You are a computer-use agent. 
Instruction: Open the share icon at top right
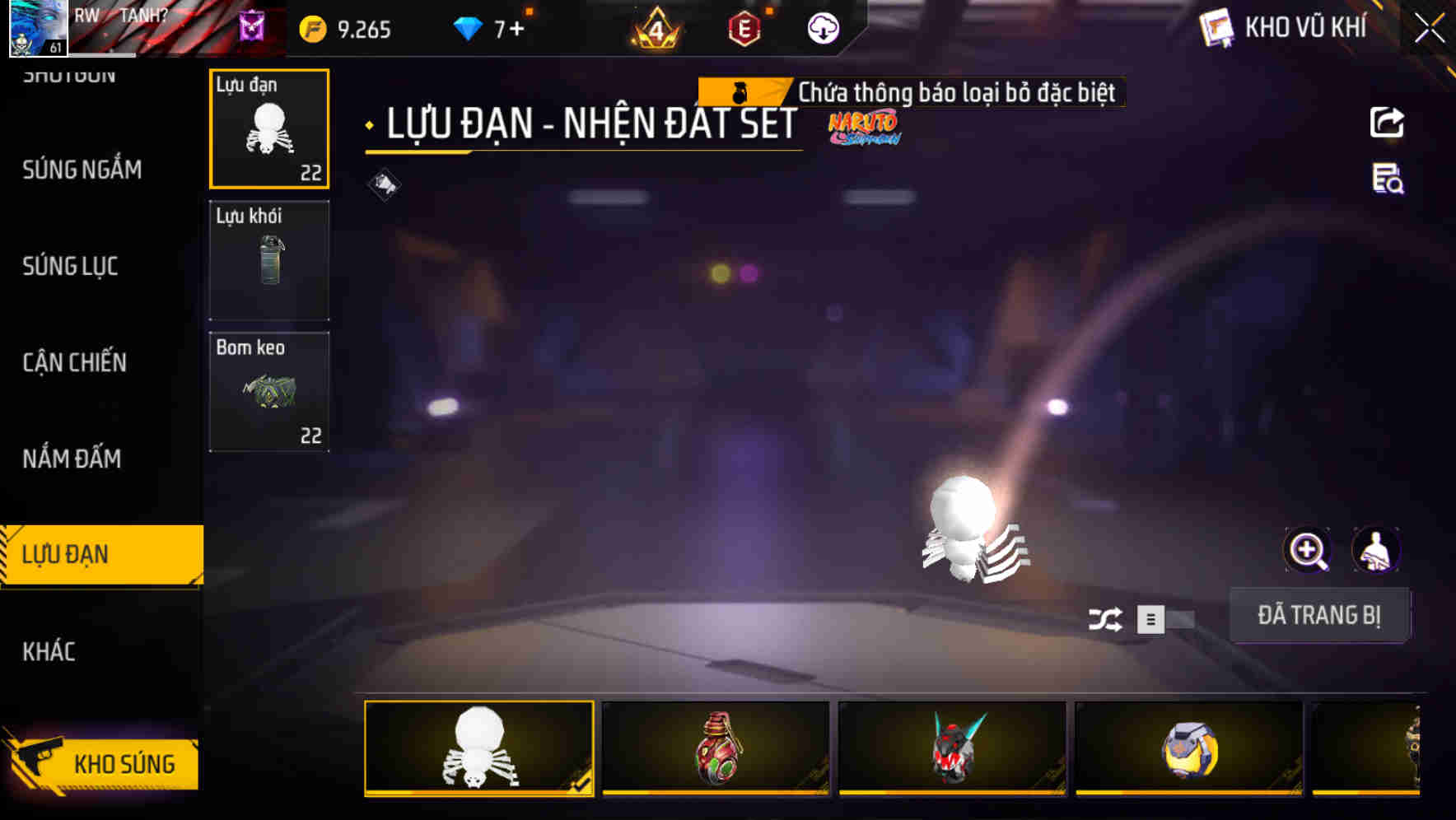(1387, 122)
